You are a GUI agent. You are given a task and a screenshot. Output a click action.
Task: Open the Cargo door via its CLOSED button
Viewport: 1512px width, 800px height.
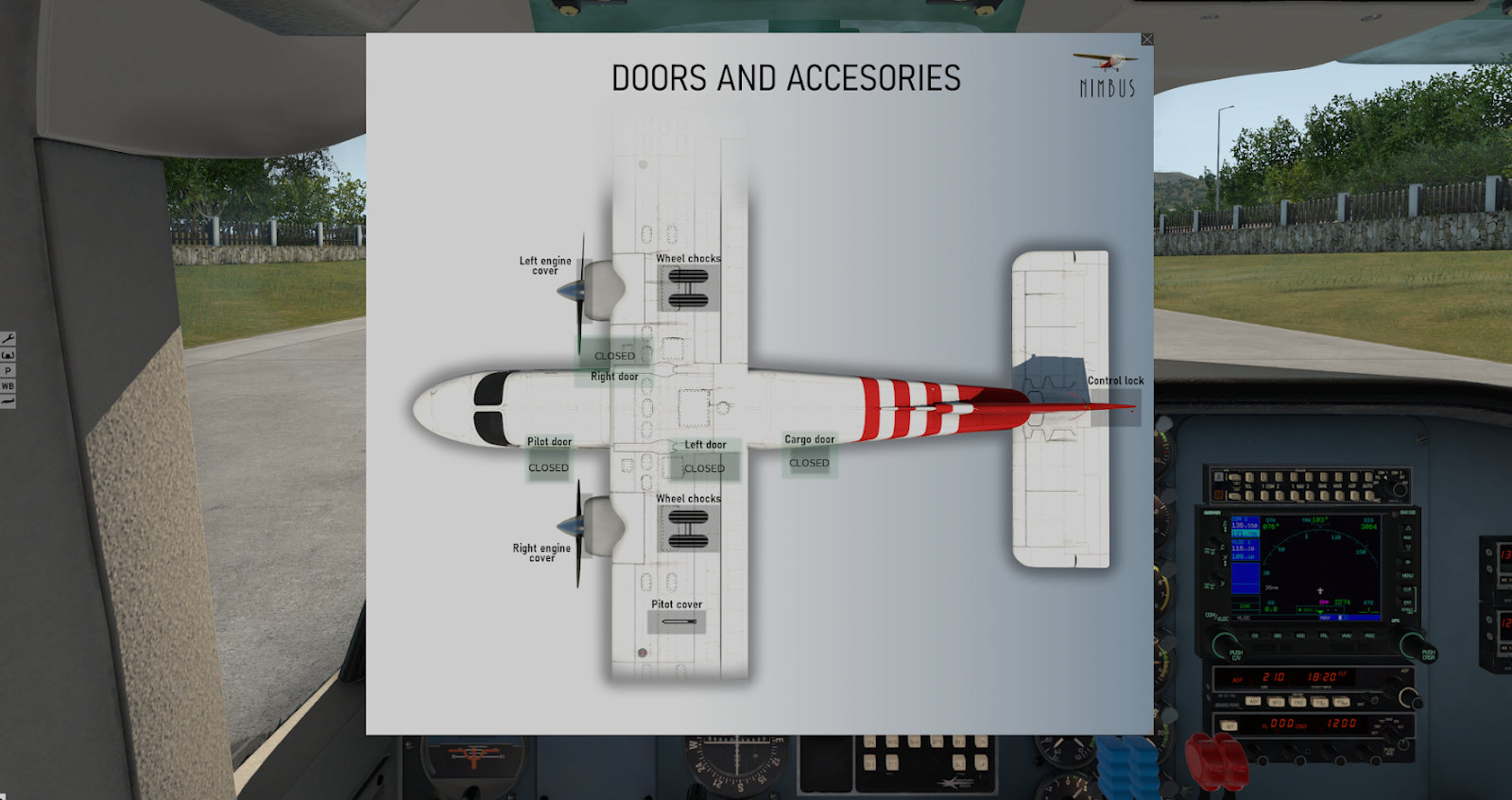click(809, 463)
